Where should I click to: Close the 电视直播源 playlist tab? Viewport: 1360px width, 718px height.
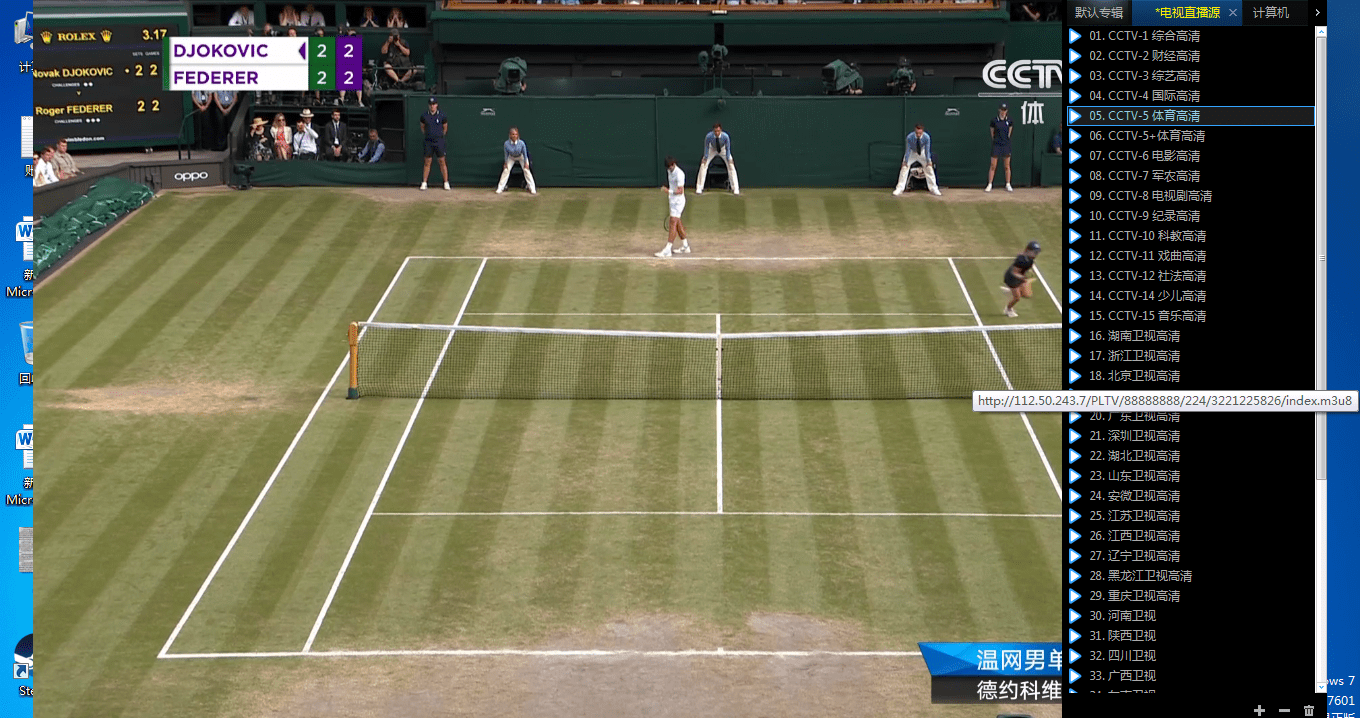(1233, 13)
